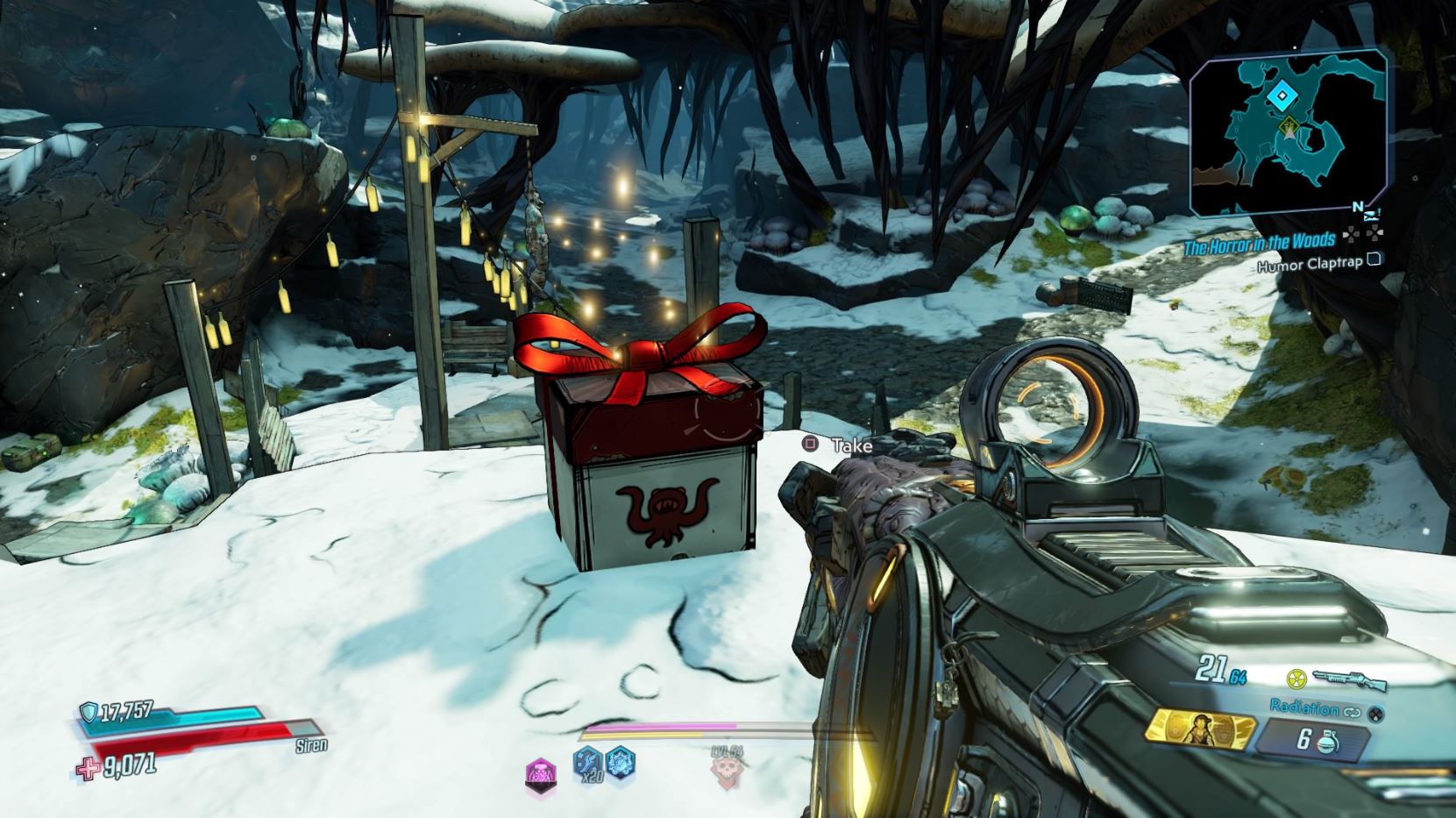
Task: Click the shotgun silhouette in the weapon card
Action: click(1351, 679)
